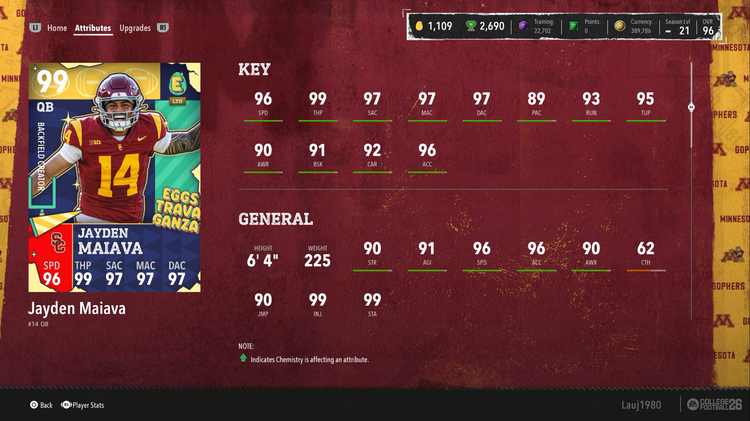Open Player Stats
Screen dimensions: 750x421
click(84, 405)
